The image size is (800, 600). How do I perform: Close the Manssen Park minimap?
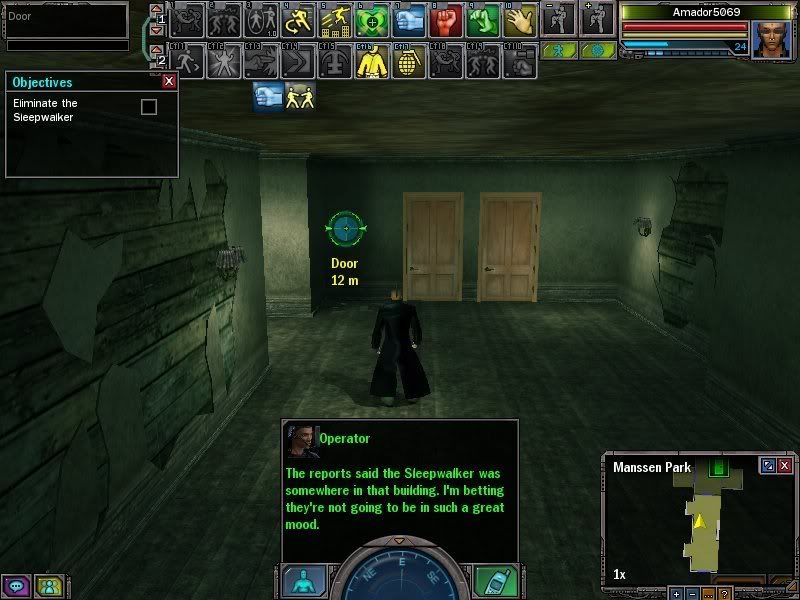pos(784,466)
